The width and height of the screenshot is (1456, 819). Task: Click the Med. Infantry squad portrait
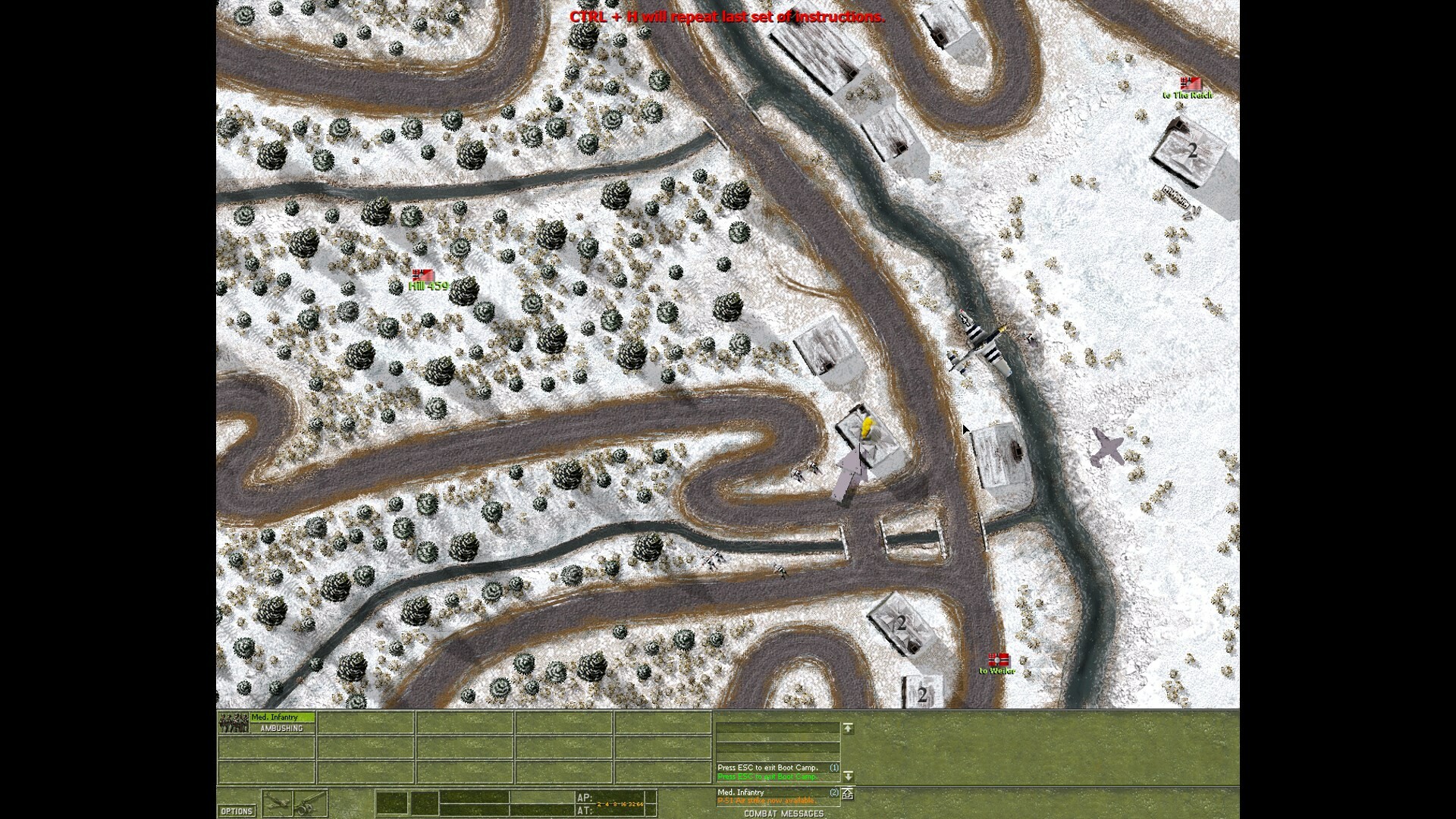click(233, 721)
